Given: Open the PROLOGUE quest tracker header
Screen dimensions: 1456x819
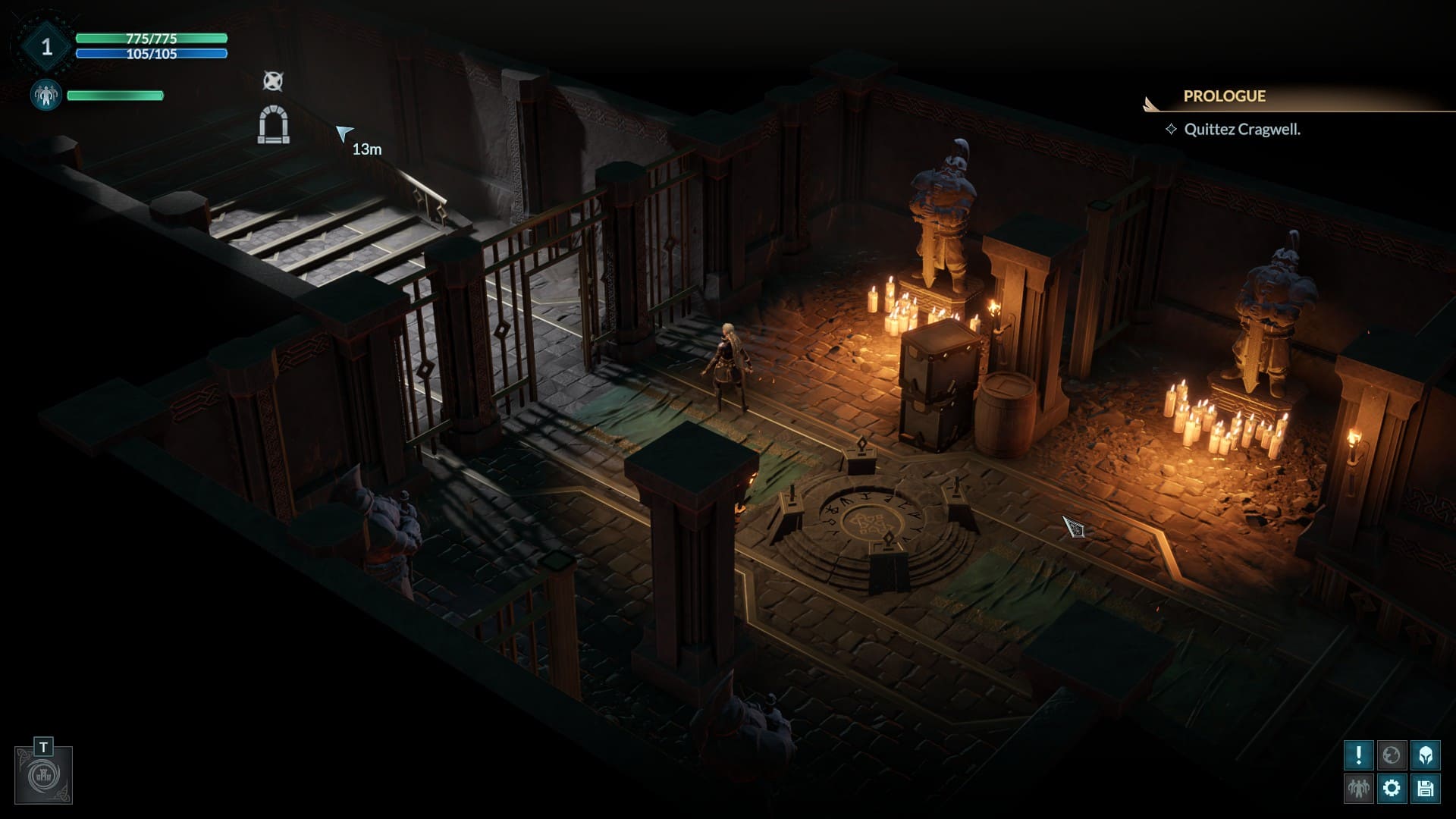Looking at the screenshot, I should 1224,96.
